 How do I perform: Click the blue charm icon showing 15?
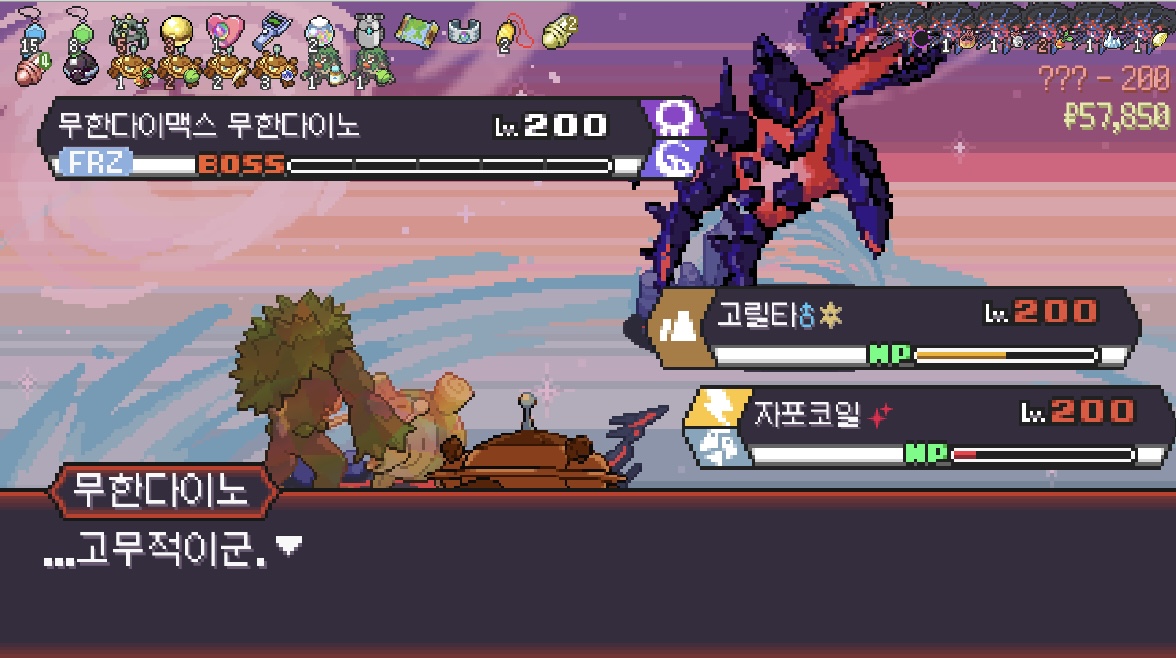31,30
